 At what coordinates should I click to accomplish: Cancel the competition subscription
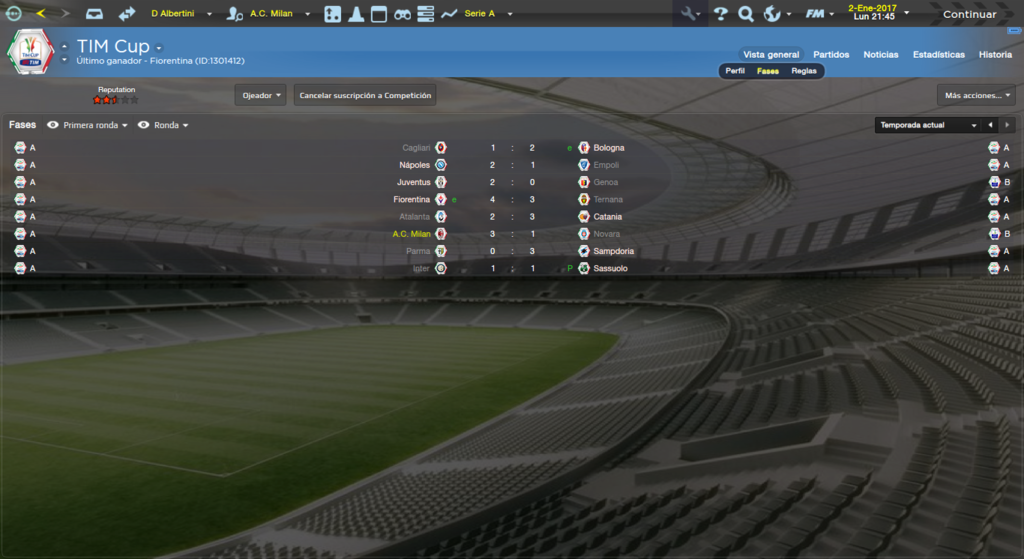coord(365,96)
